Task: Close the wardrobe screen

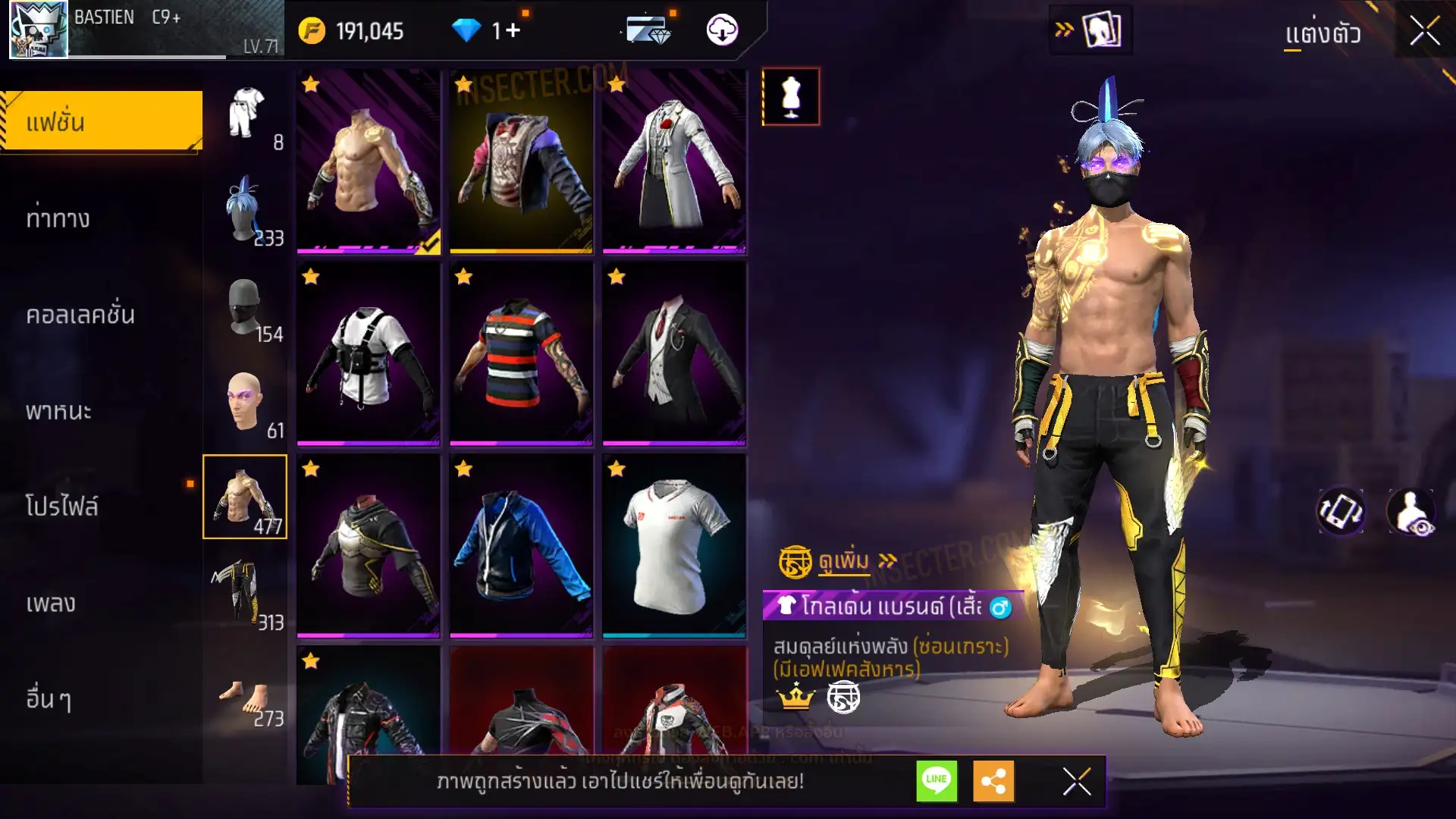Action: coord(1424,32)
